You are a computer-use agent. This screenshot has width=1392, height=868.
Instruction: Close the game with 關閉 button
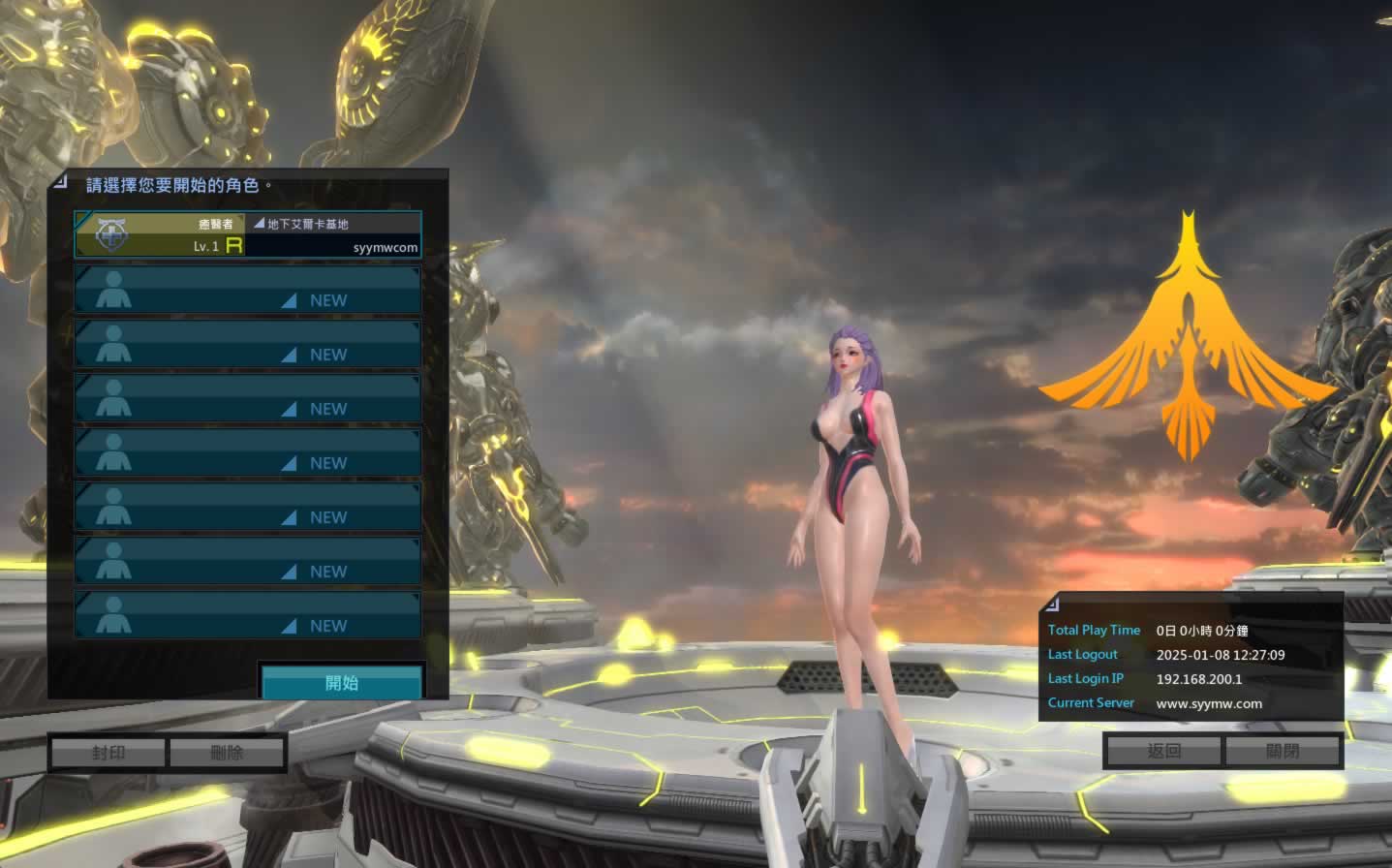[1283, 751]
